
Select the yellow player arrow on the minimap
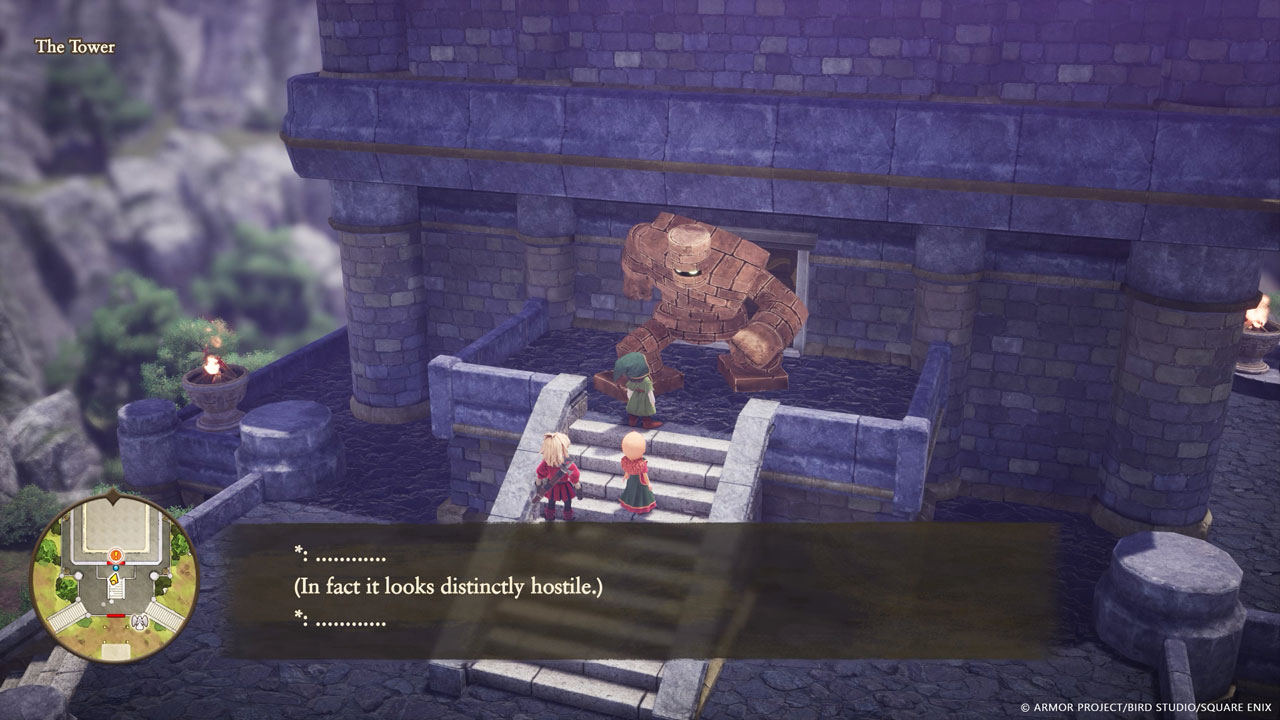tap(114, 579)
